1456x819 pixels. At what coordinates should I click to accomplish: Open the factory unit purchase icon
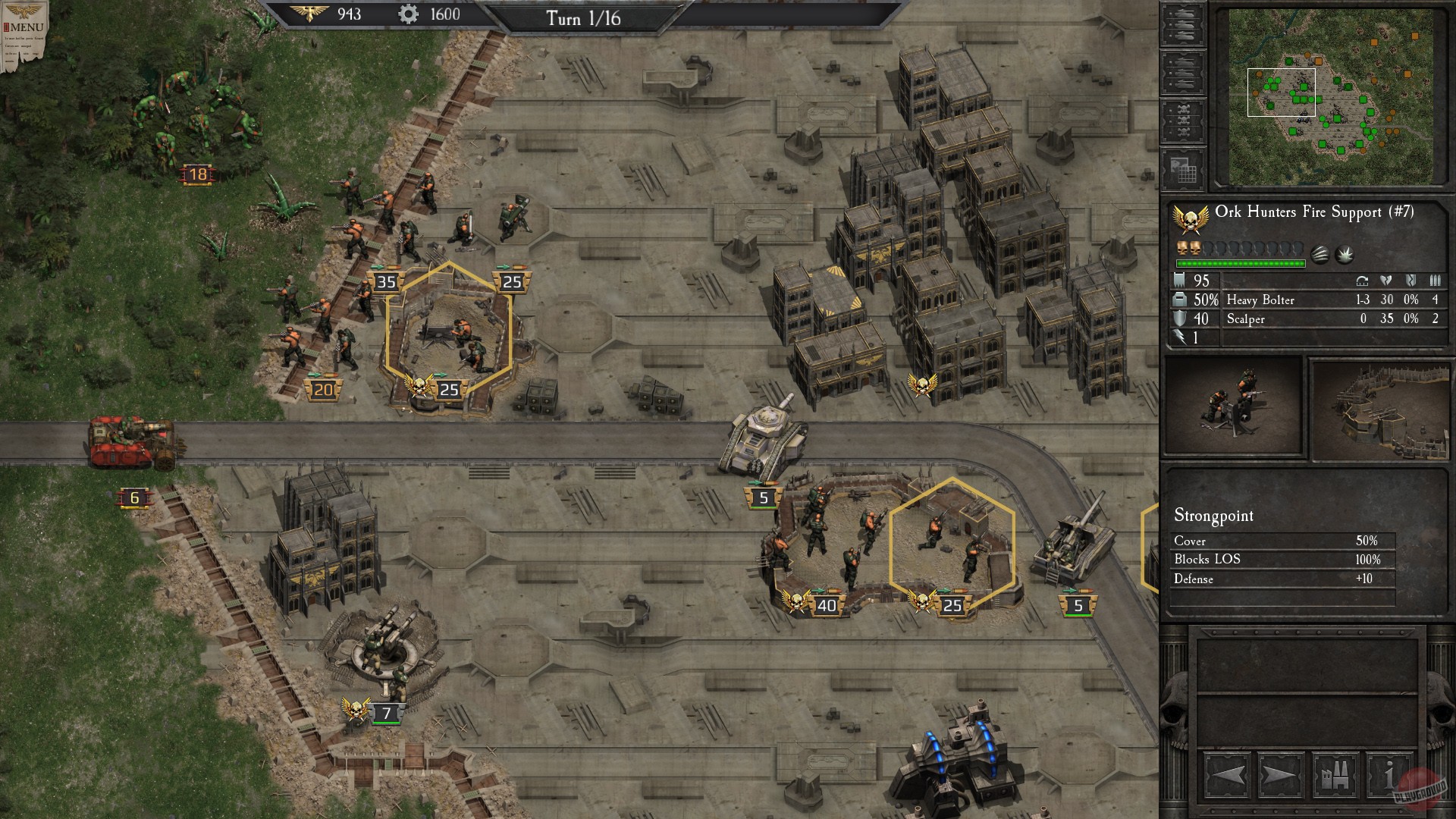pos(1335,775)
